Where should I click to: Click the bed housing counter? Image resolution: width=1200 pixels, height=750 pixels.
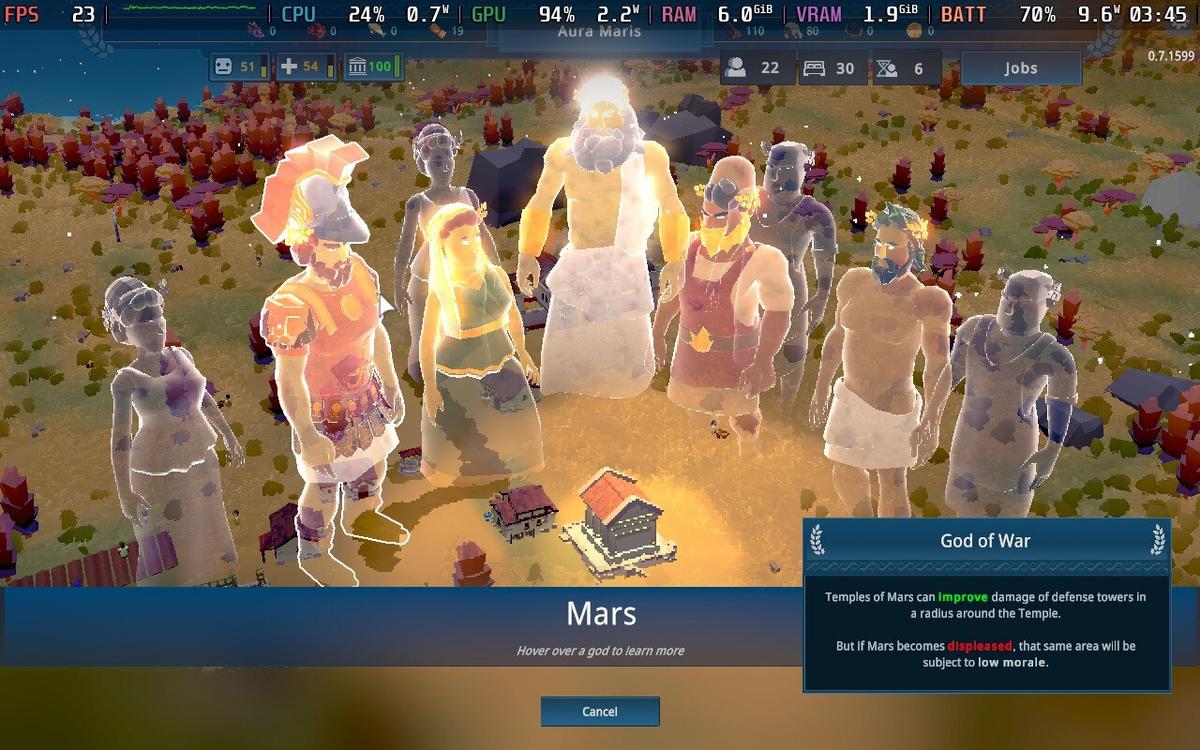tap(831, 68)
